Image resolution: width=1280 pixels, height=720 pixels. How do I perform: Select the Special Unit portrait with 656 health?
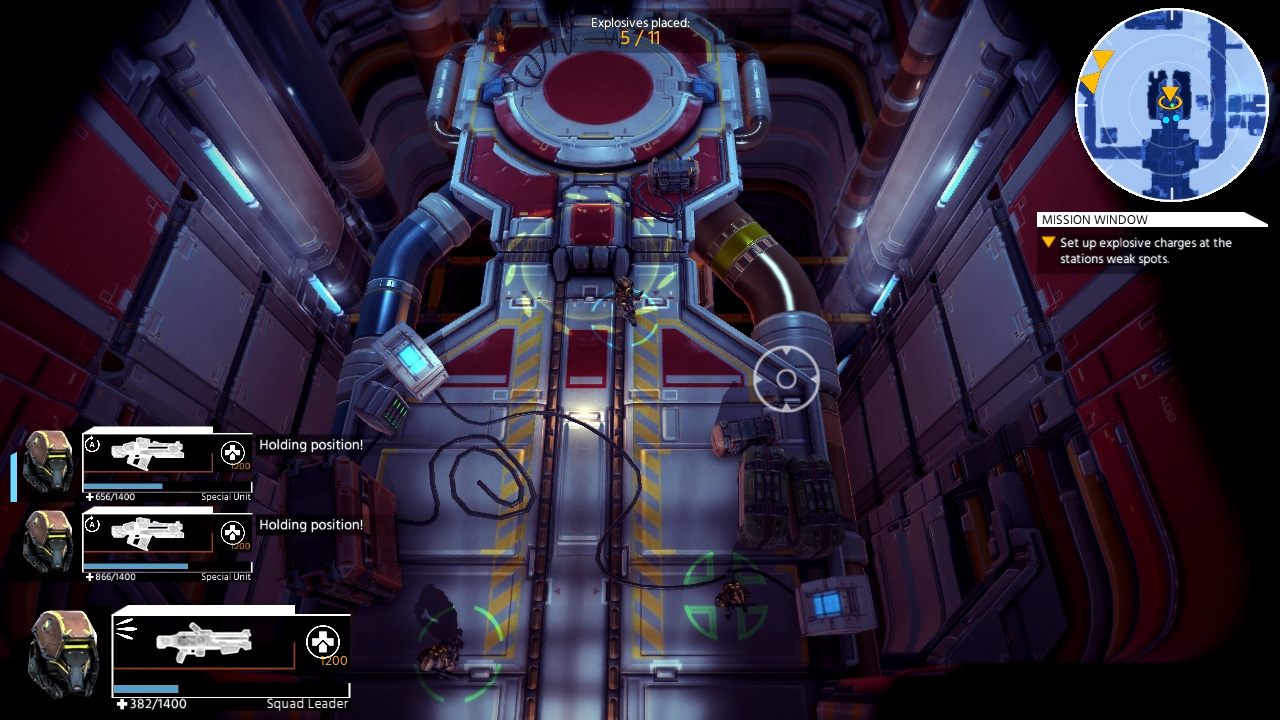point(48,461)
